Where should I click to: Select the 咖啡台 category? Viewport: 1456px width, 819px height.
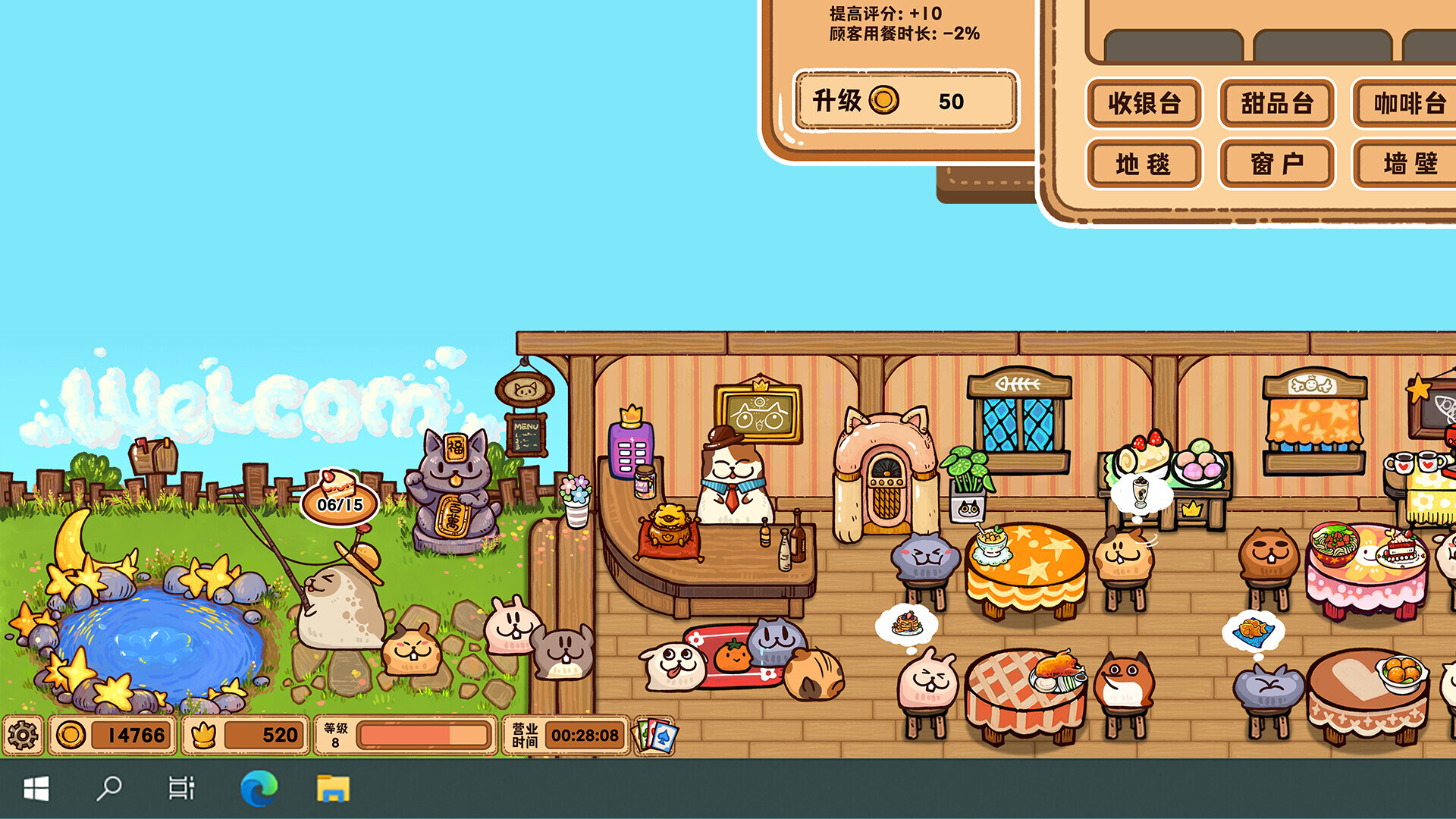click(x=1408, y=105)
